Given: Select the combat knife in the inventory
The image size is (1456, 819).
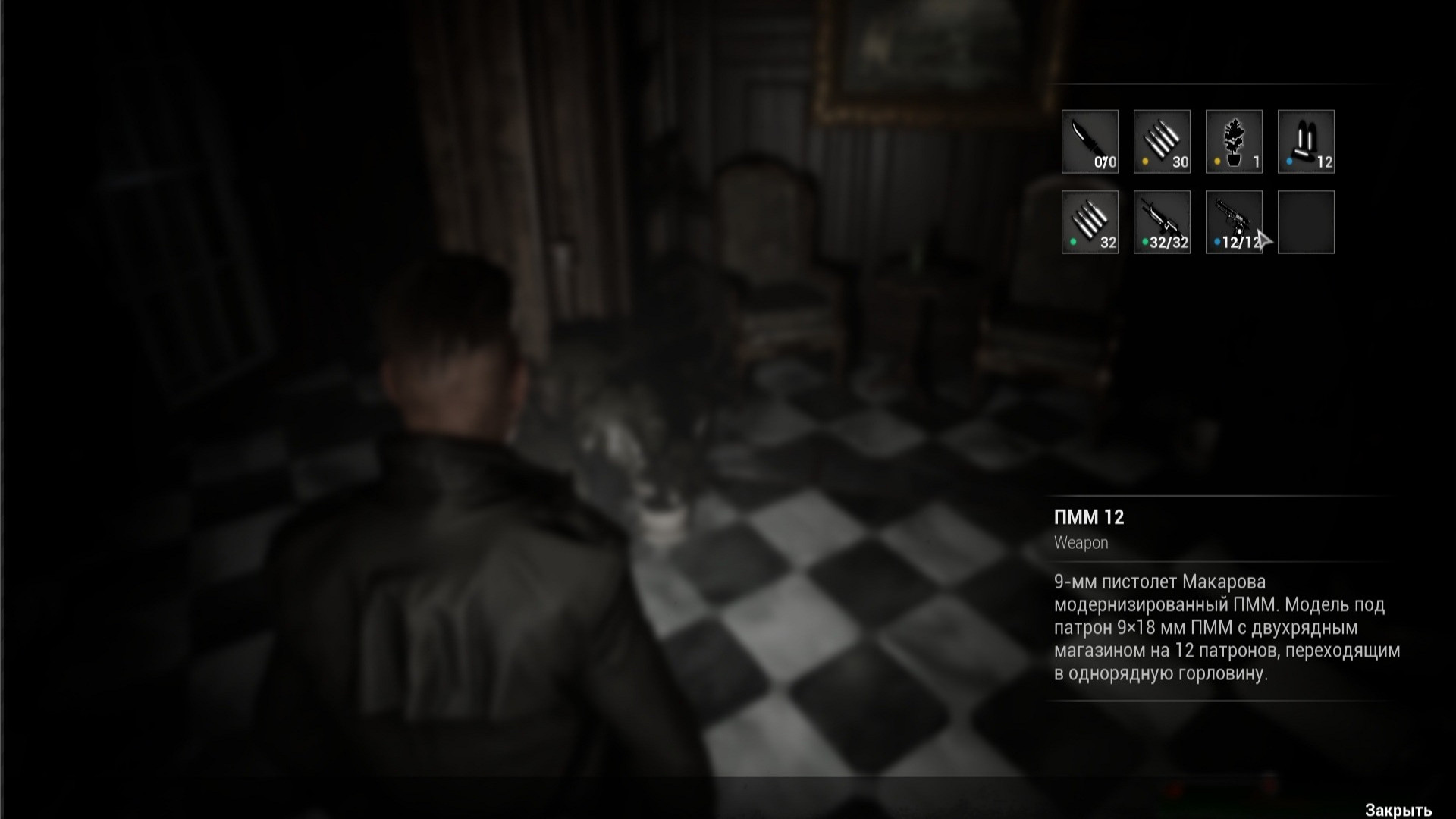Looking at the screenshot, I should [x=1090, y=140].
